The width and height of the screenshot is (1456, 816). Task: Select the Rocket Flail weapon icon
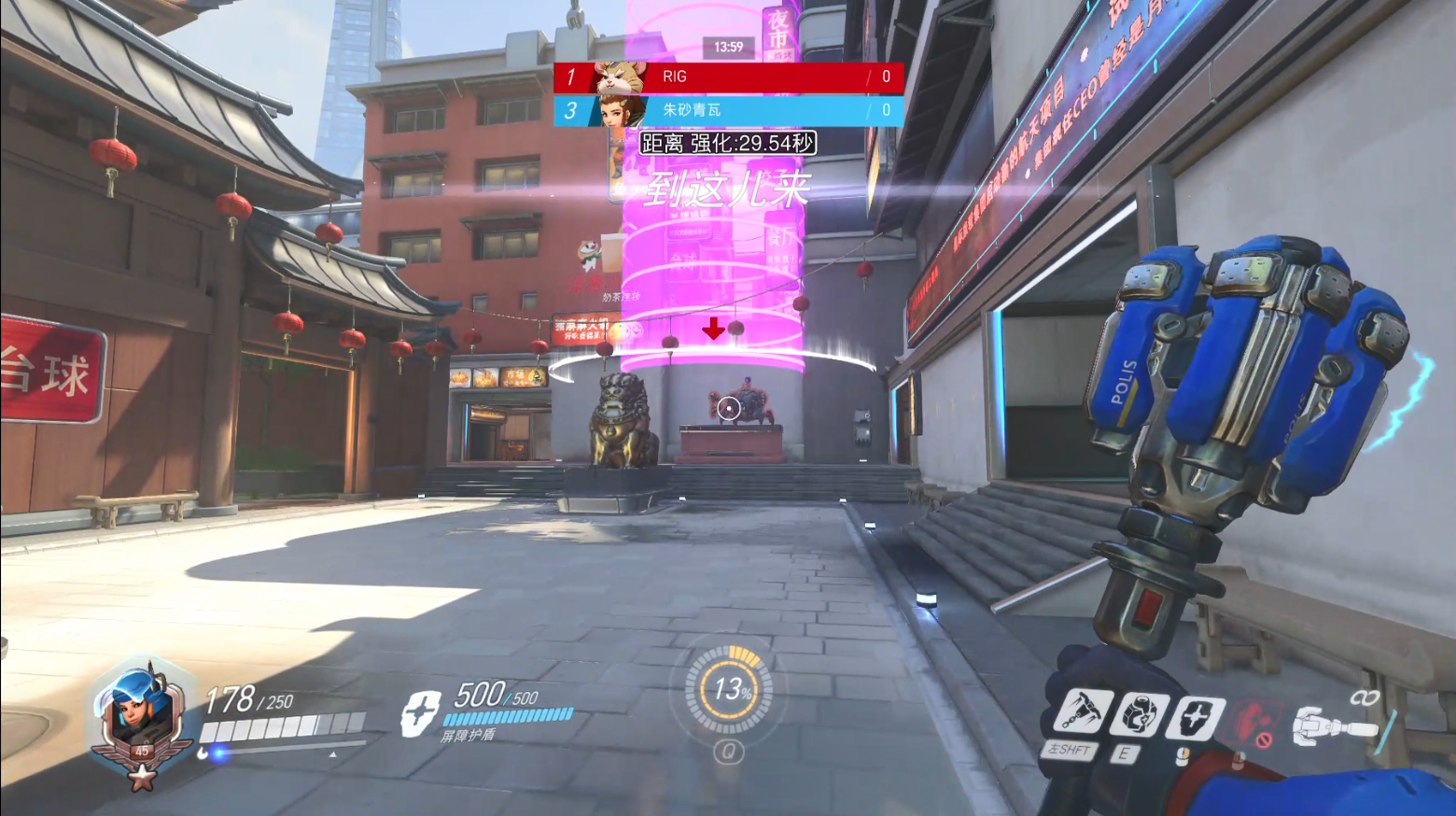point(1335,725)
